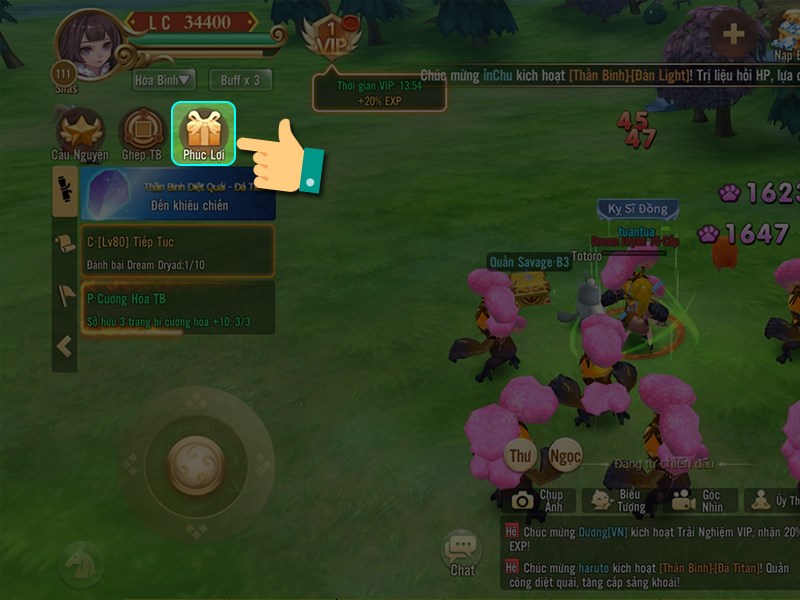Screen dimensions: 800x600
Task: Switch to the flag tab in the quest sidebar
Action: (65, 294)
